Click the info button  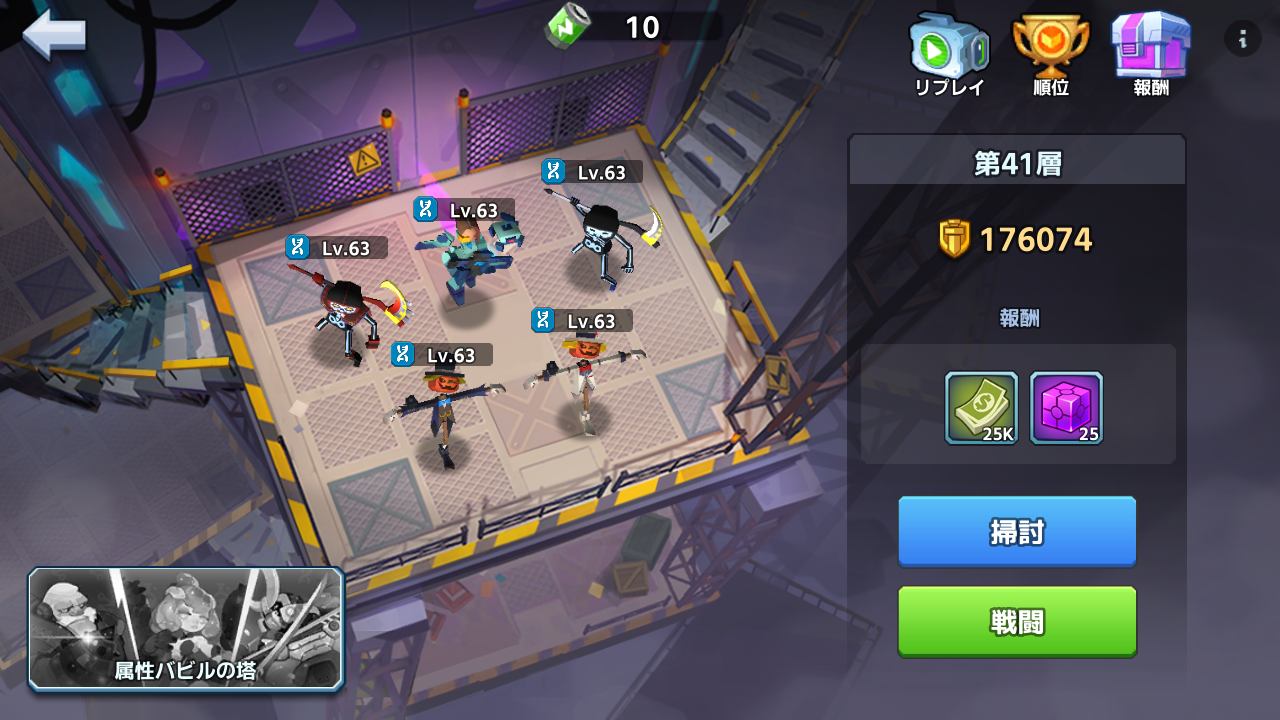pyautogui.click(x=1243, y=39)
